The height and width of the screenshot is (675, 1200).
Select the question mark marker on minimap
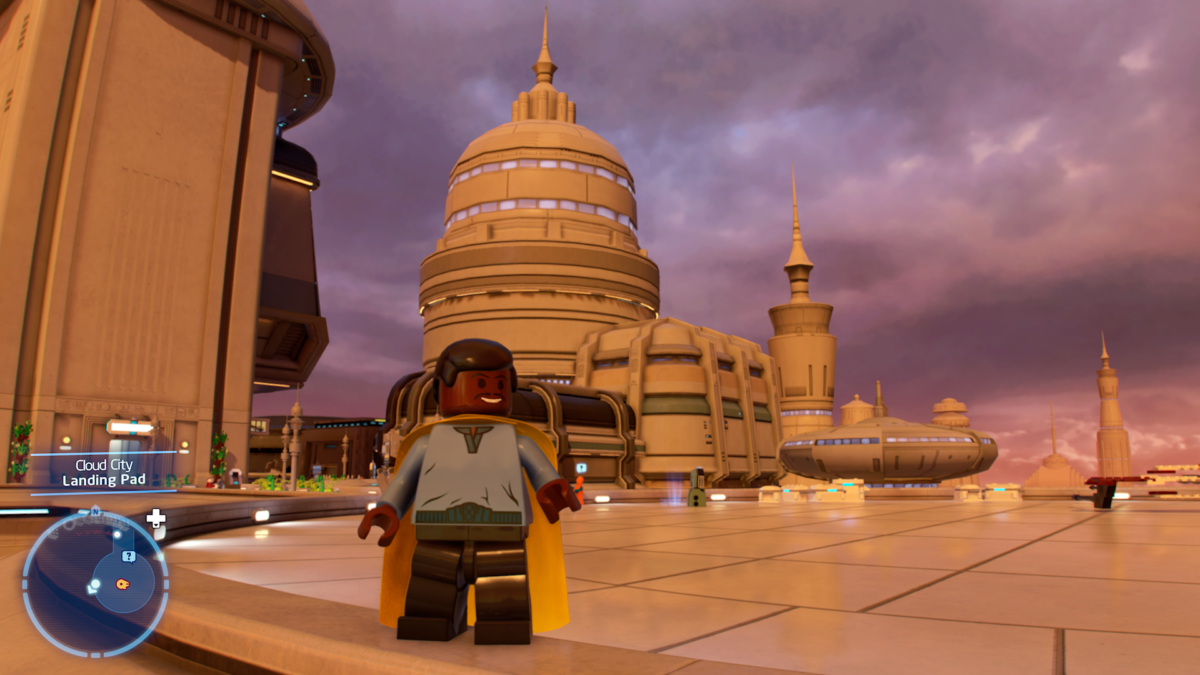(128, 556)
